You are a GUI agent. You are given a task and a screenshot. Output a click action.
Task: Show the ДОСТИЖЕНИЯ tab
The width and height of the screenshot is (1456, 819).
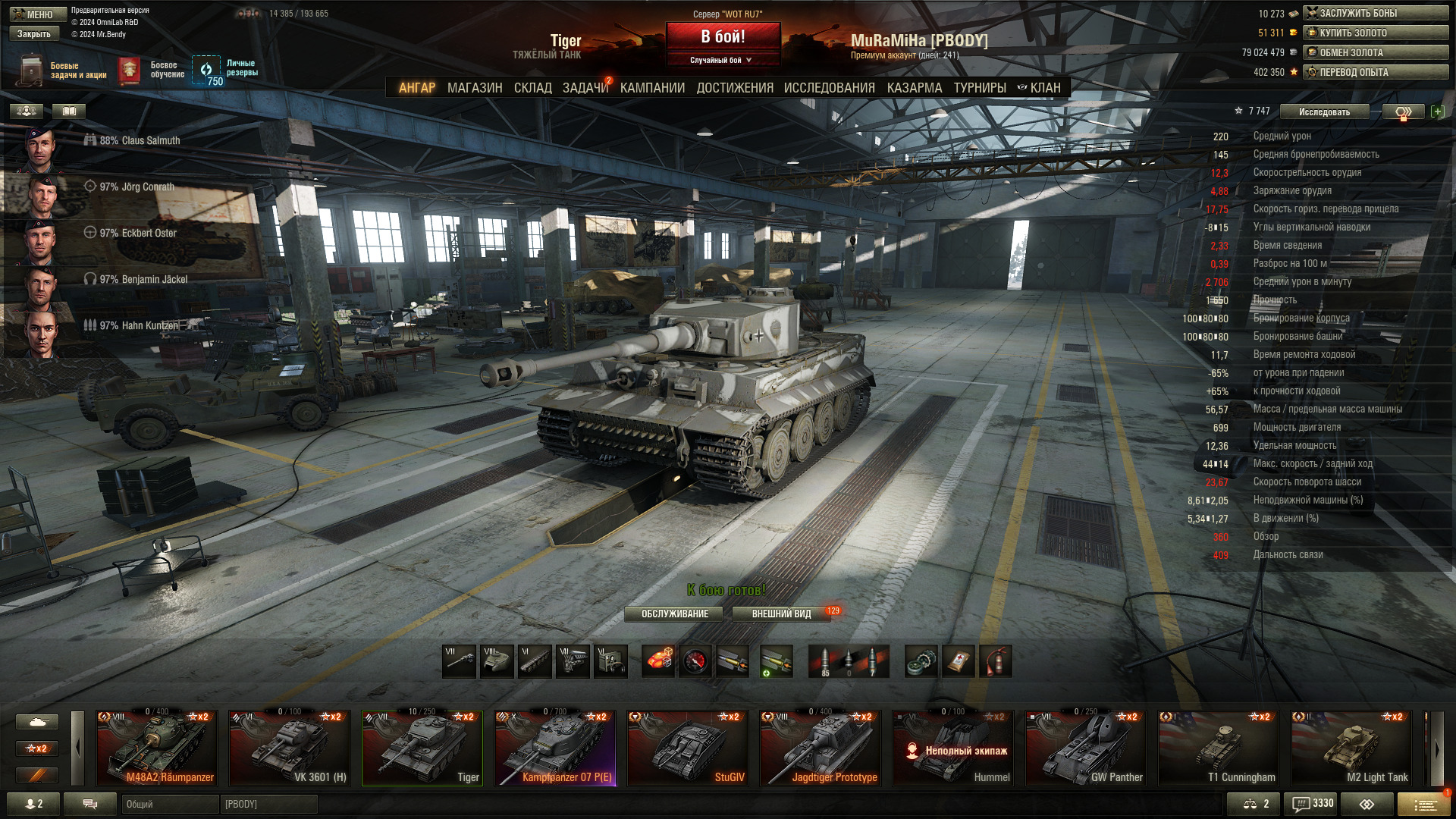point(734,88)
